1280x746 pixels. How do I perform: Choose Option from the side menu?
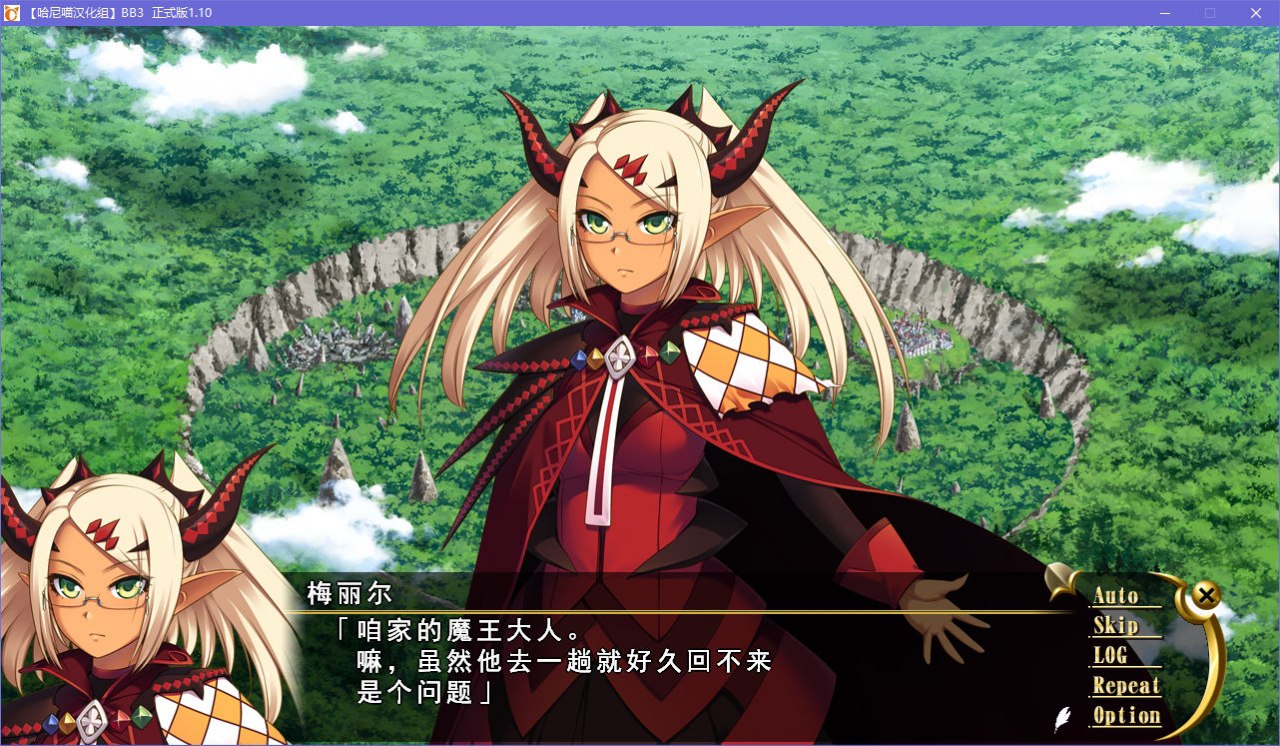pyautogui.click(x=1127, y=716)
